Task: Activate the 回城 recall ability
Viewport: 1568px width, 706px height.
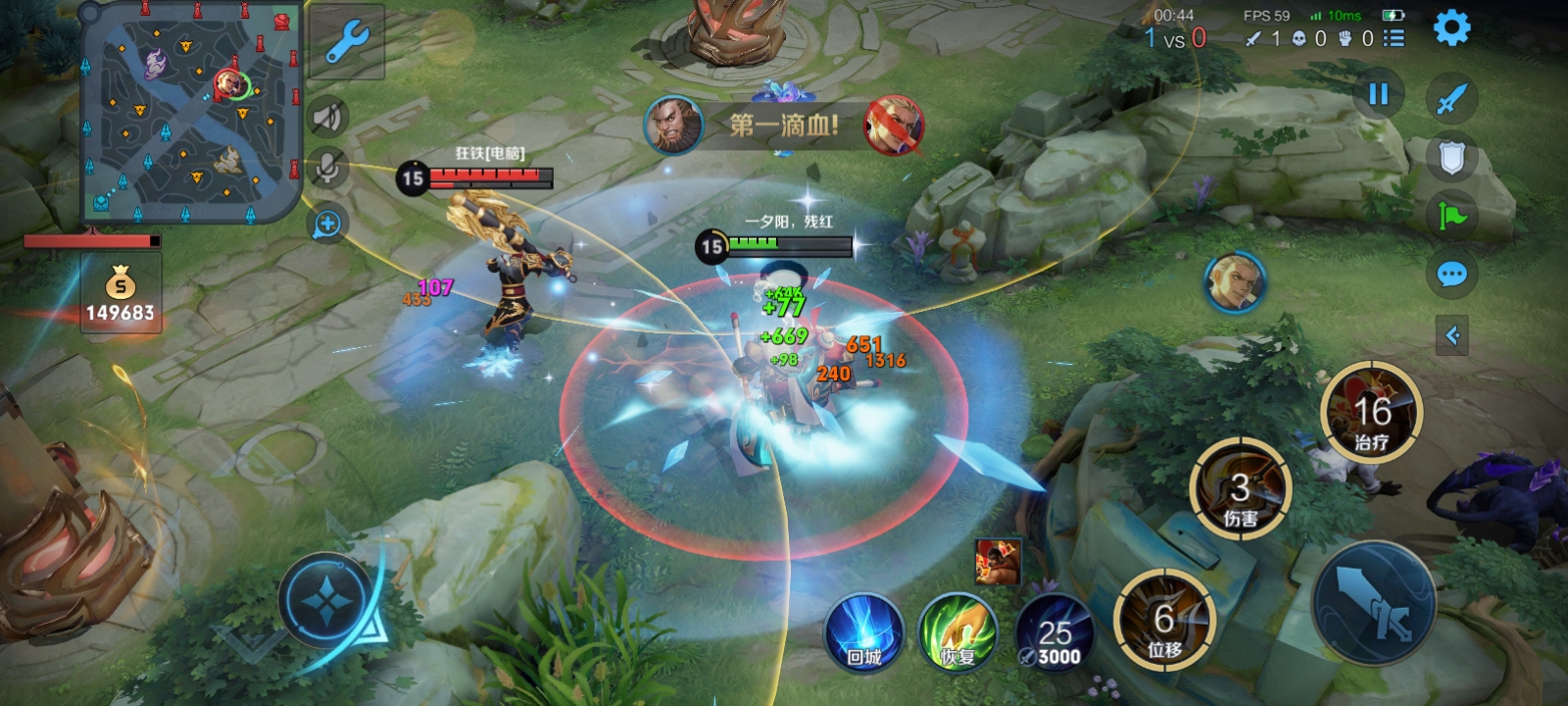Action: [x=863, y=632]
